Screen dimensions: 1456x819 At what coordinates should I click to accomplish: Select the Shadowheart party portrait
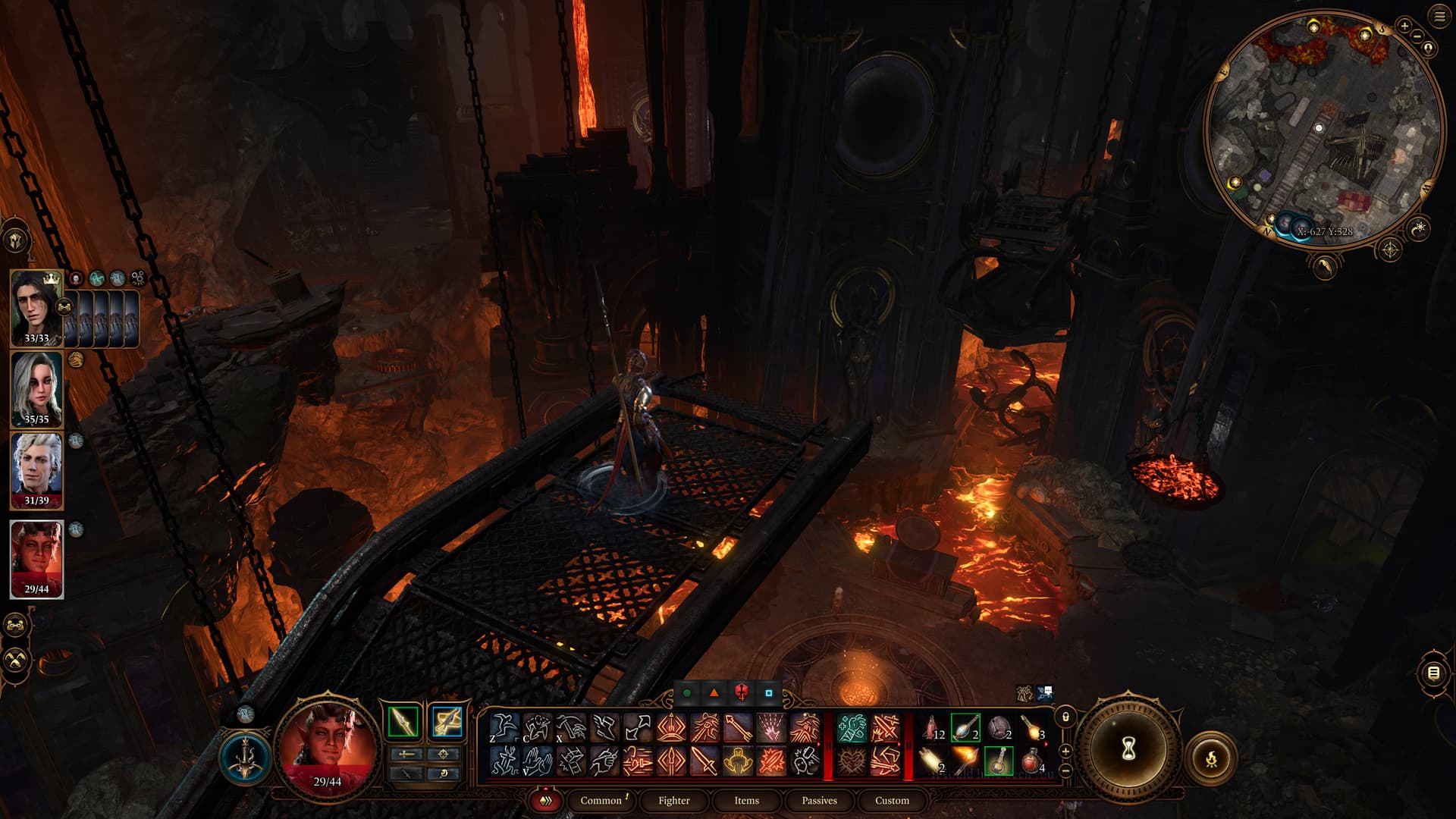(36, 389)
